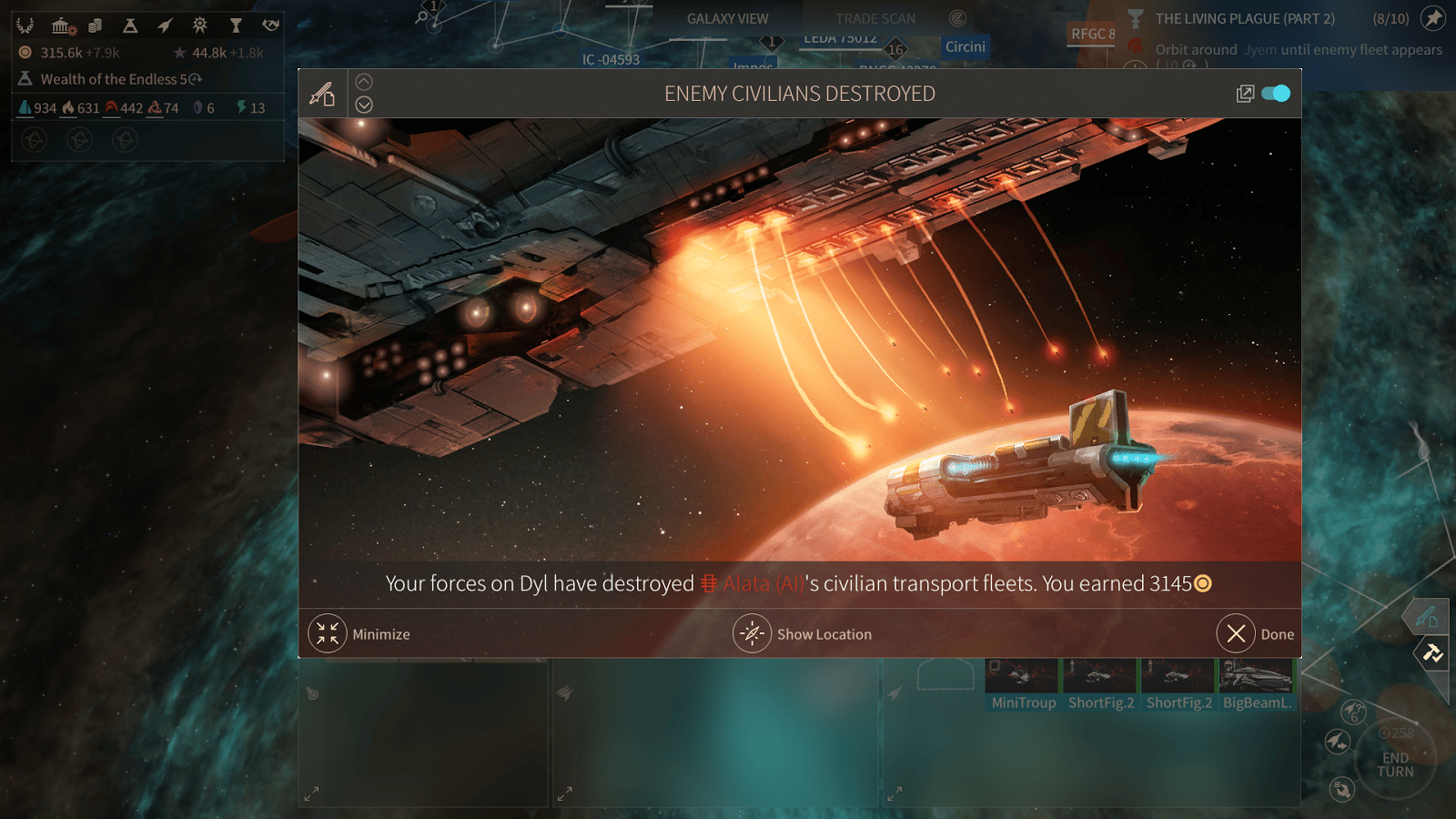Open the research flask screen
Screen dimensions: 1456x819
click(x=130, y=25)
